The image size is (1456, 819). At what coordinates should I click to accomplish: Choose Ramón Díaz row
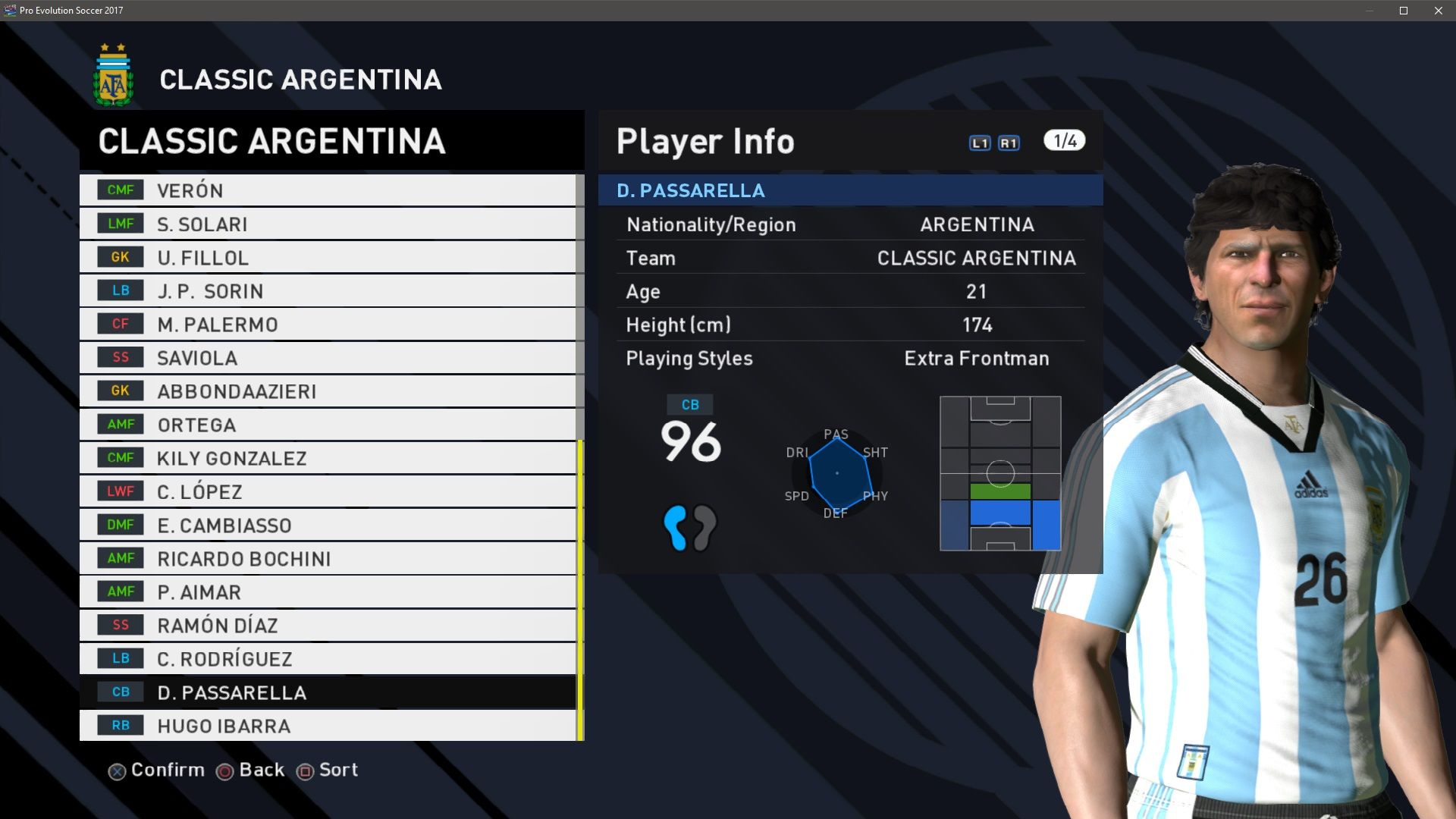pyautogui.click(x=328, y=625)
